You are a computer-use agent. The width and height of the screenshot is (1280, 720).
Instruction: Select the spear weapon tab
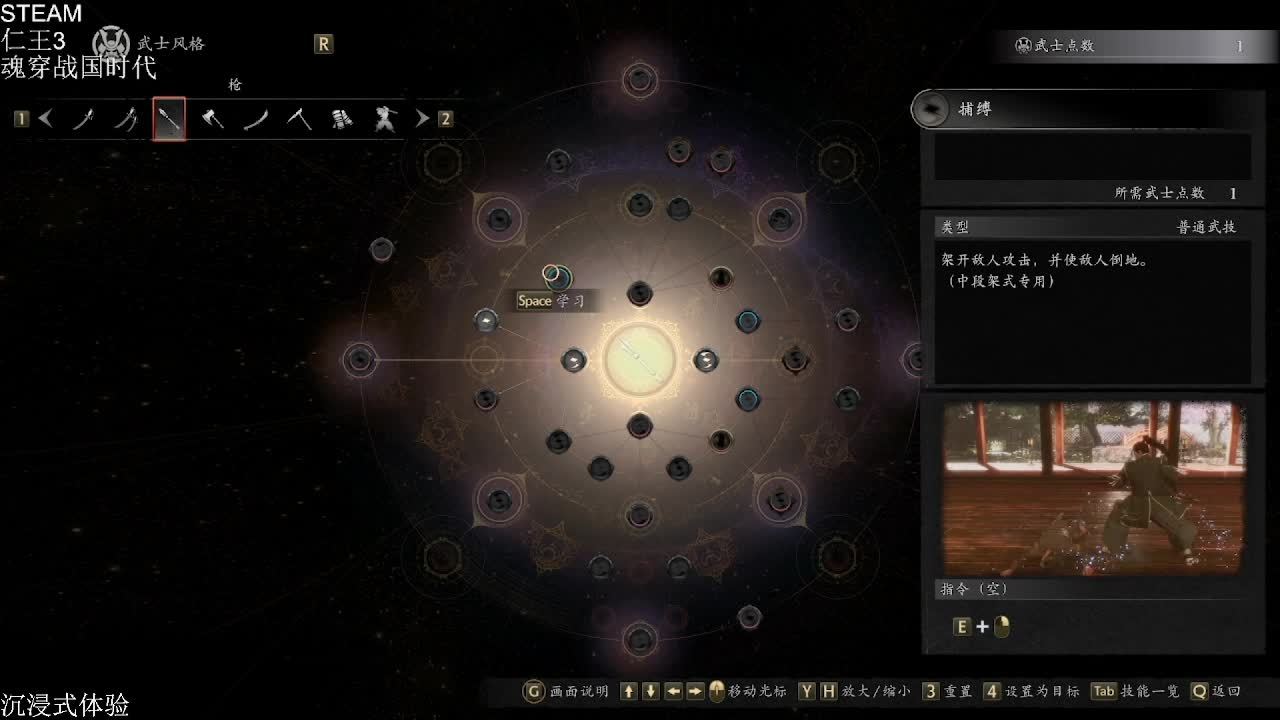(169, 119)
